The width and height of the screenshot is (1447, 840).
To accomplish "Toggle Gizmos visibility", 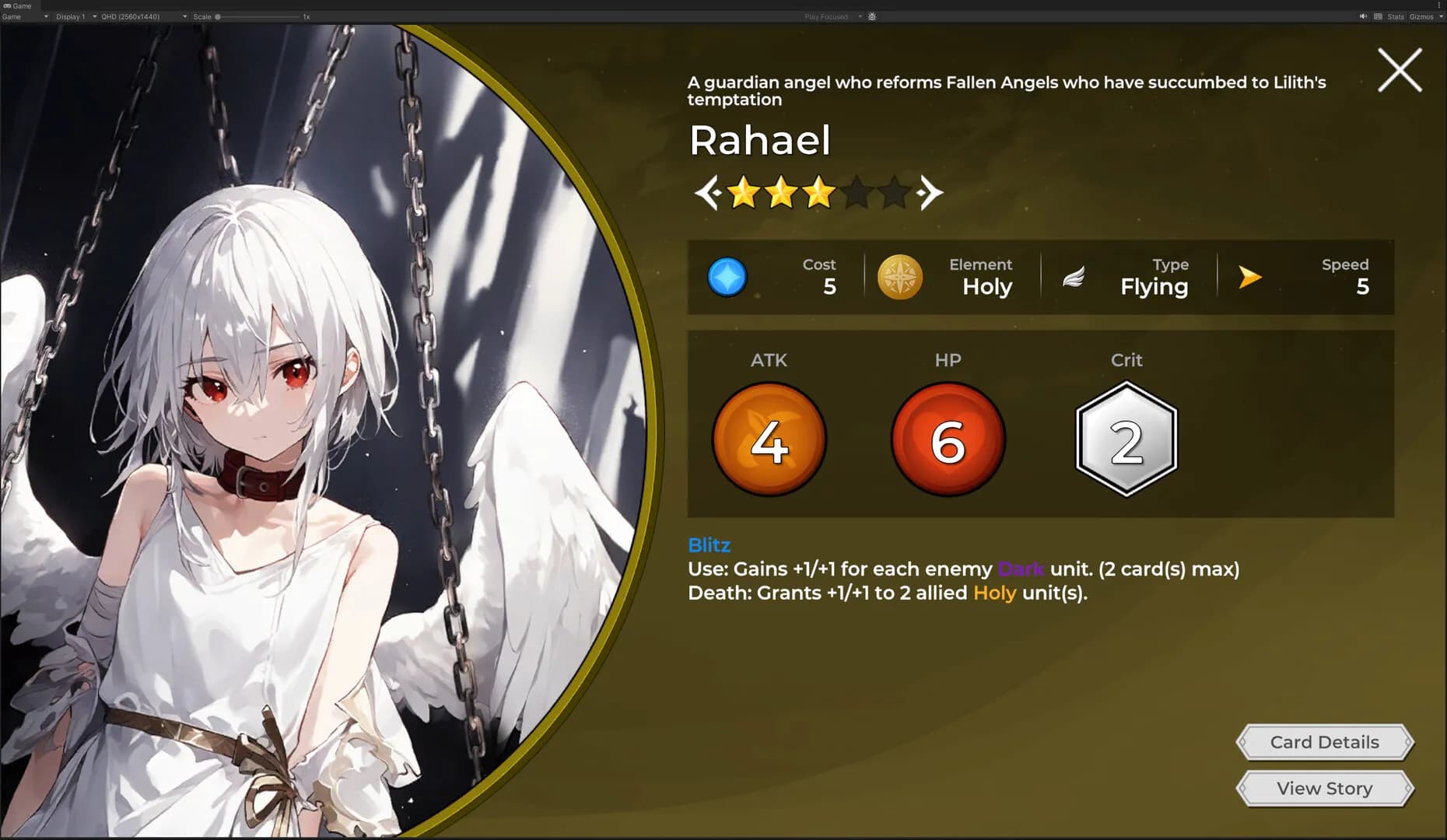I will pyautogui.click(x=1422, y=16).
